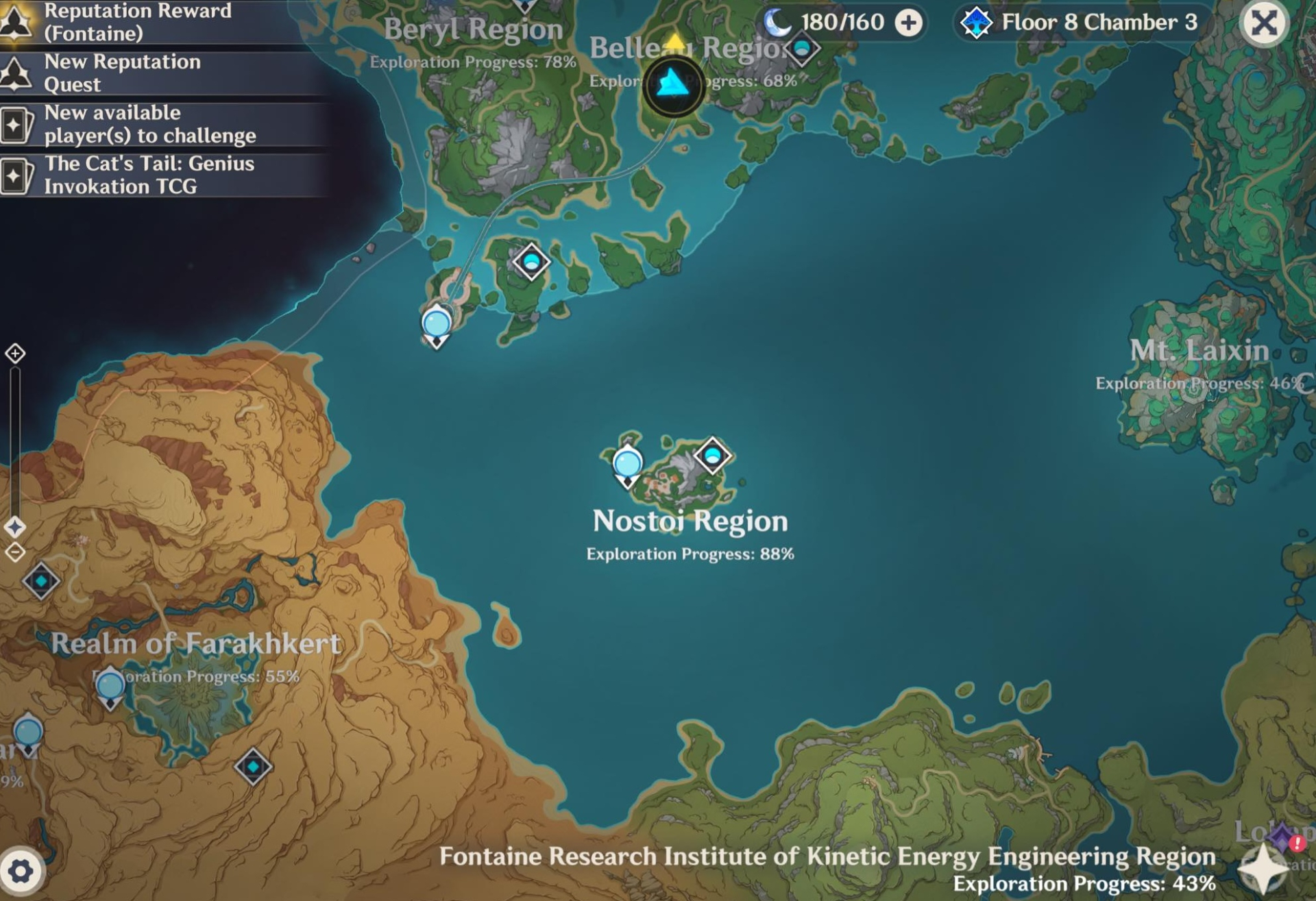Select the teleport waypoint on Nostoi Region island
Image resolution: width=1316 pixels, height=901 pixels.
(627, 465)
